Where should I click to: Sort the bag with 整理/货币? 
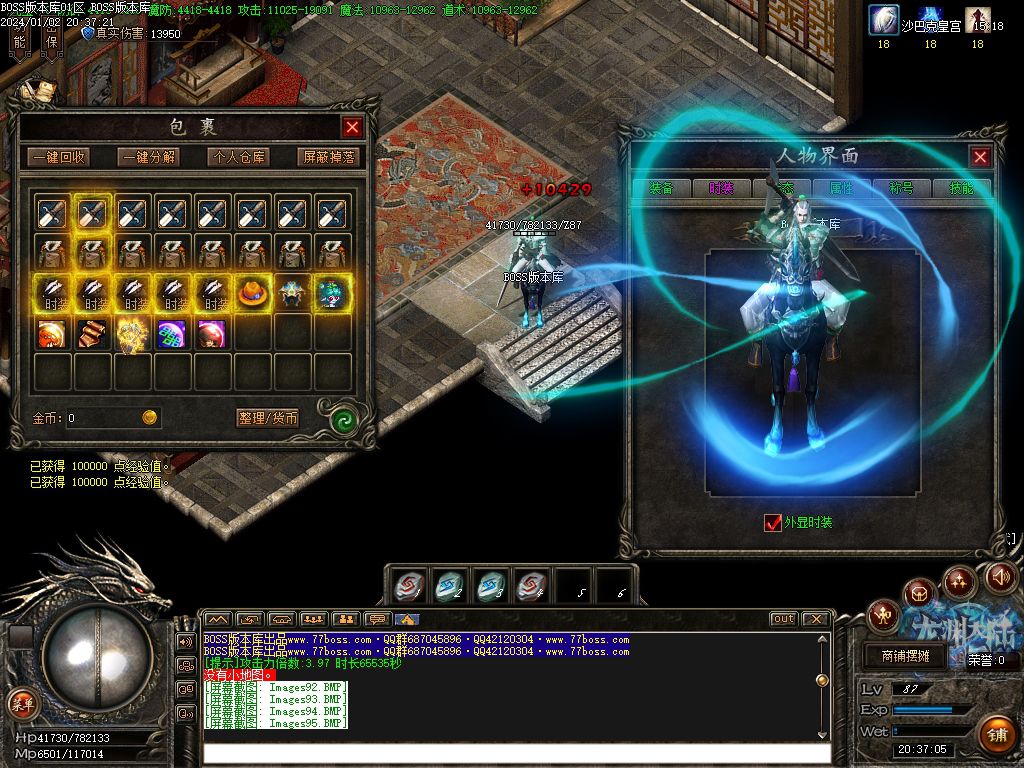click(268, 418)
